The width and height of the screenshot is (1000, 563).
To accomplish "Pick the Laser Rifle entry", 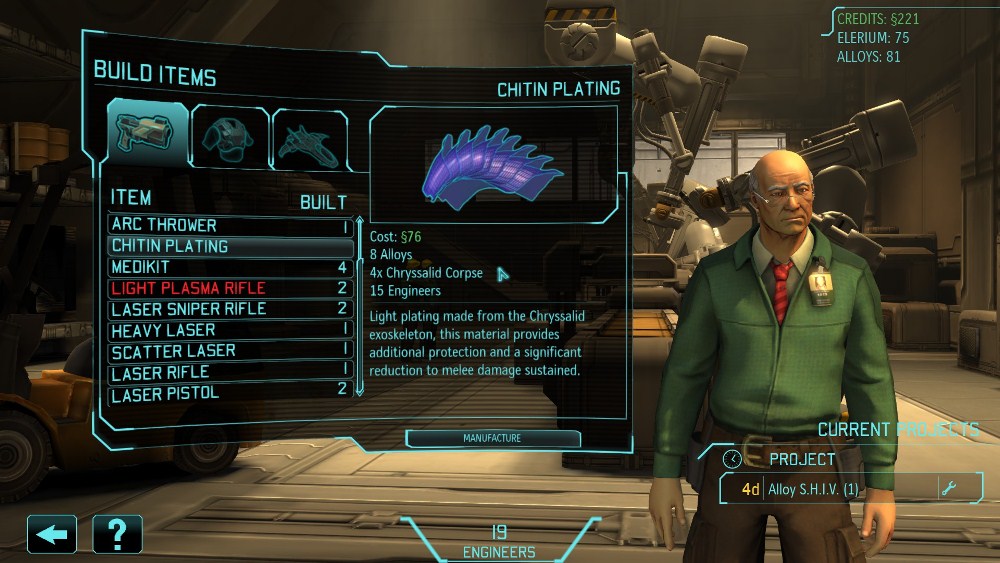I will (230, 373).
